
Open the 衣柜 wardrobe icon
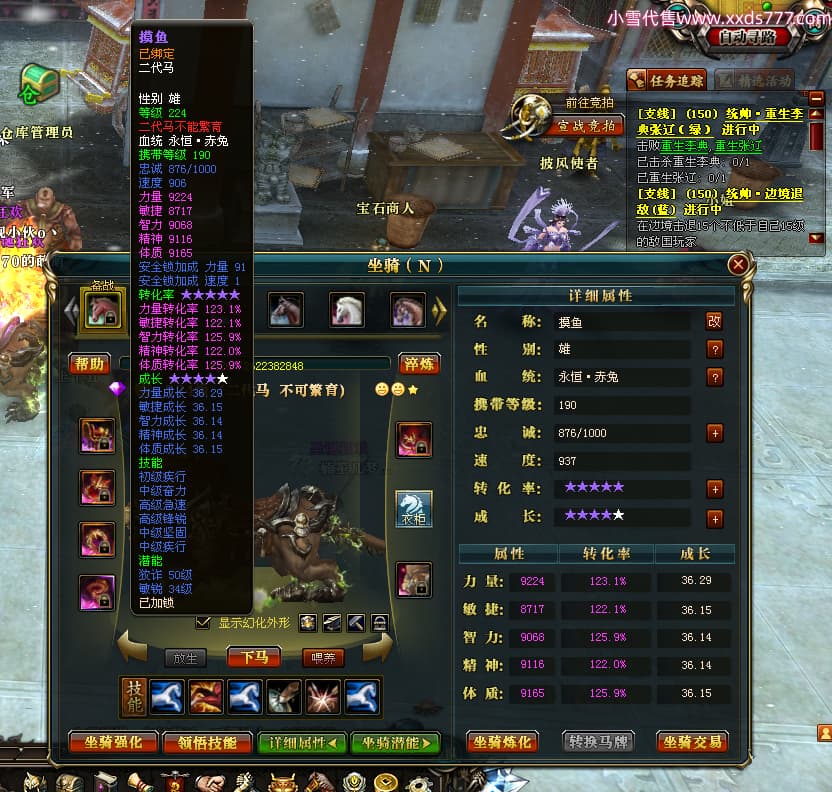[414, 508]
